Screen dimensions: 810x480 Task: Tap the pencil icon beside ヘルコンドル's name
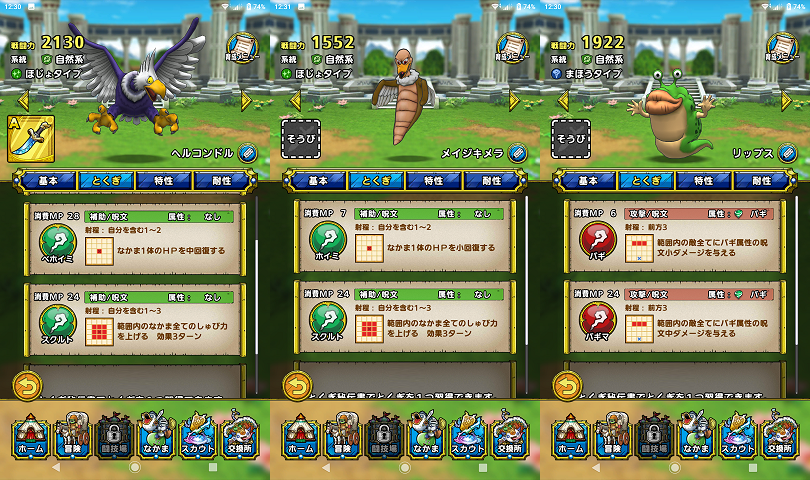(248, 153)
